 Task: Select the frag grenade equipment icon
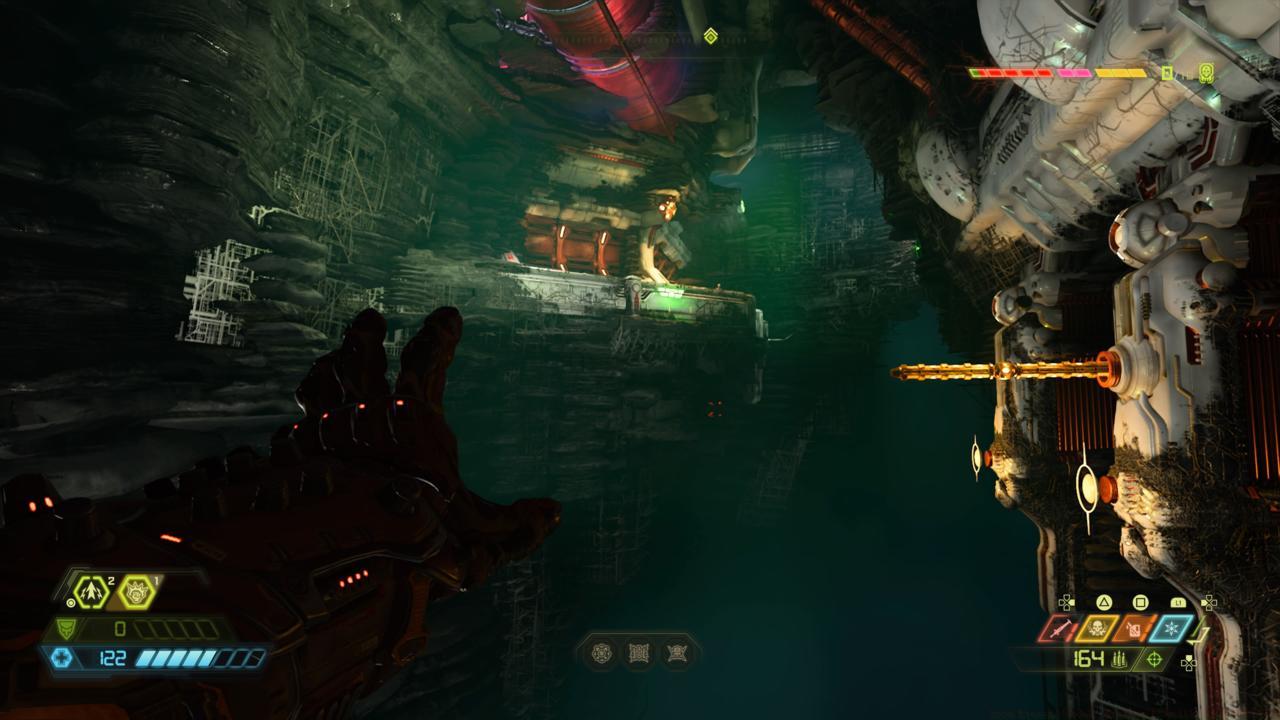tap(90, 592)
